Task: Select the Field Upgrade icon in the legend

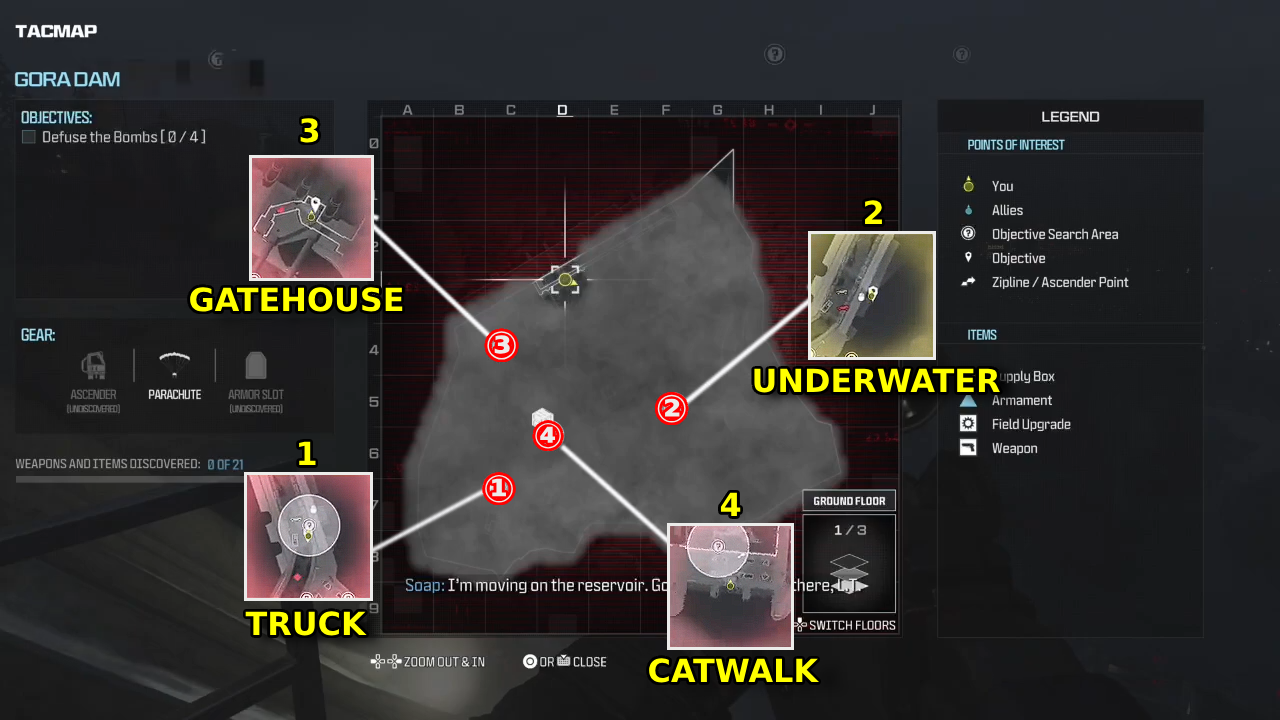Action: coord(966,423)
